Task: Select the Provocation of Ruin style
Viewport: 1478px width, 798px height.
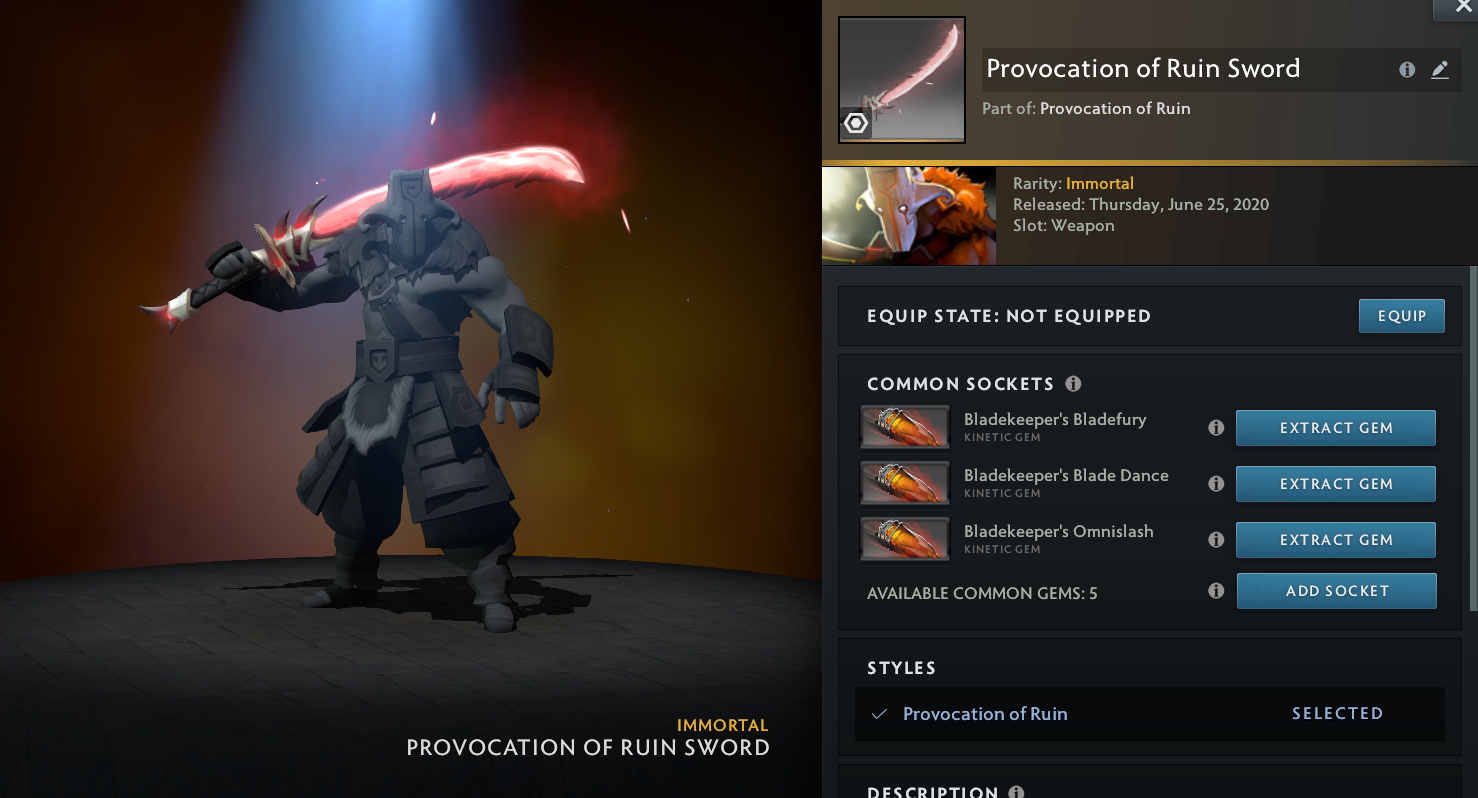Action: (x=985, y=714)
